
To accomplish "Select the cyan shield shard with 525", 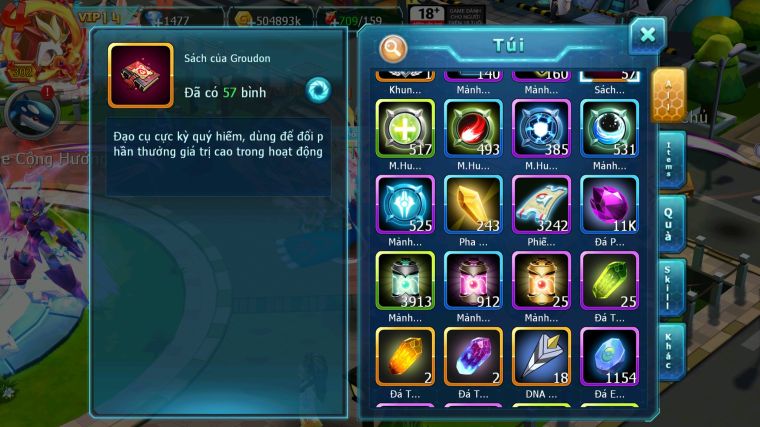I will click(404, 204).
